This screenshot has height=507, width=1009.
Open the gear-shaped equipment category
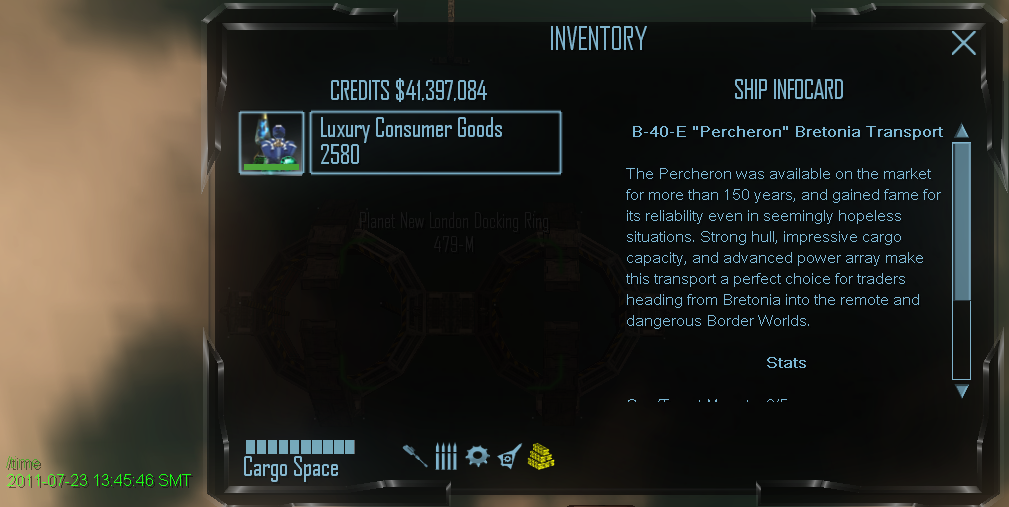click(x=477, y=457)
